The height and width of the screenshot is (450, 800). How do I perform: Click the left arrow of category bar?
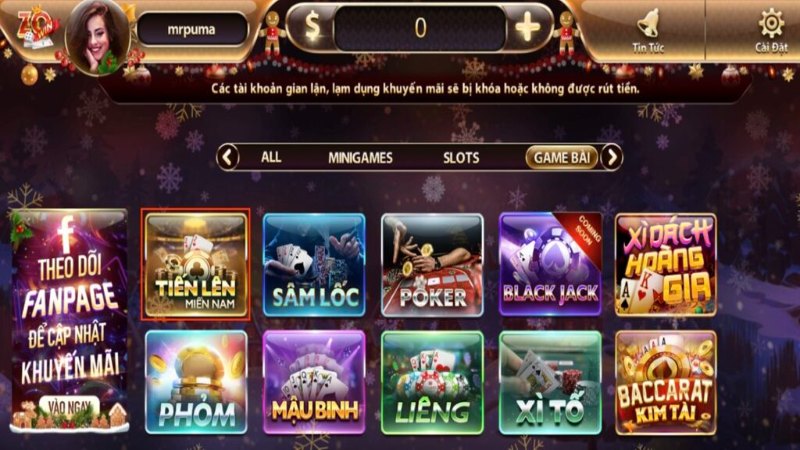(229, 157)
